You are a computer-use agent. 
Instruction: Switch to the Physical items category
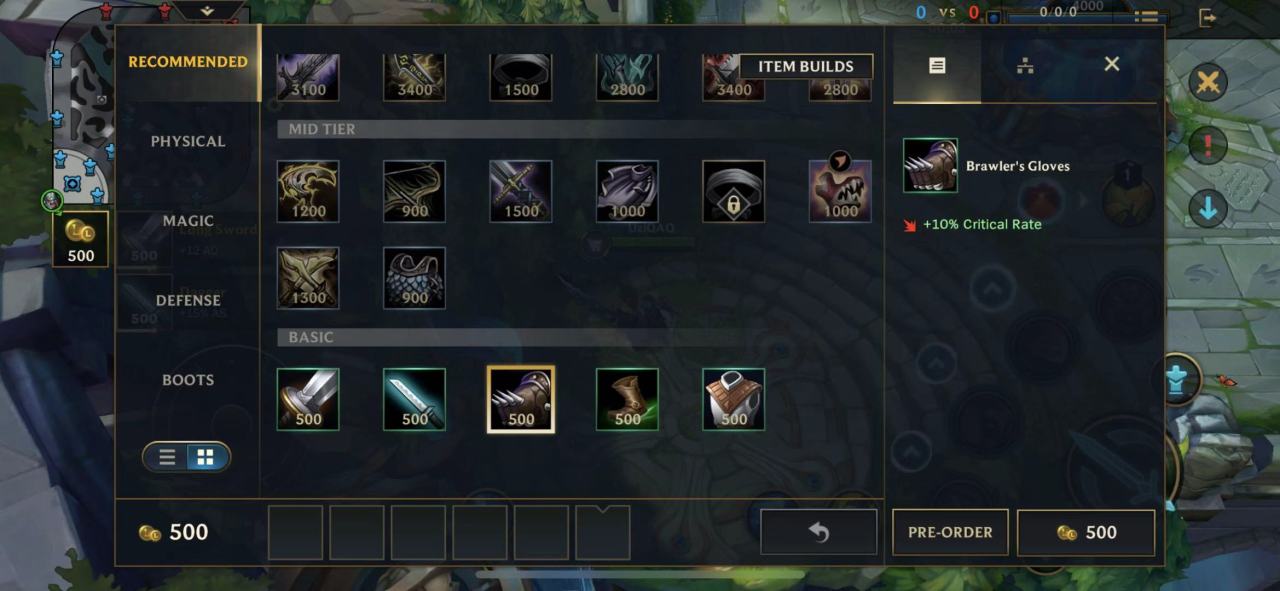click(188, 141)
